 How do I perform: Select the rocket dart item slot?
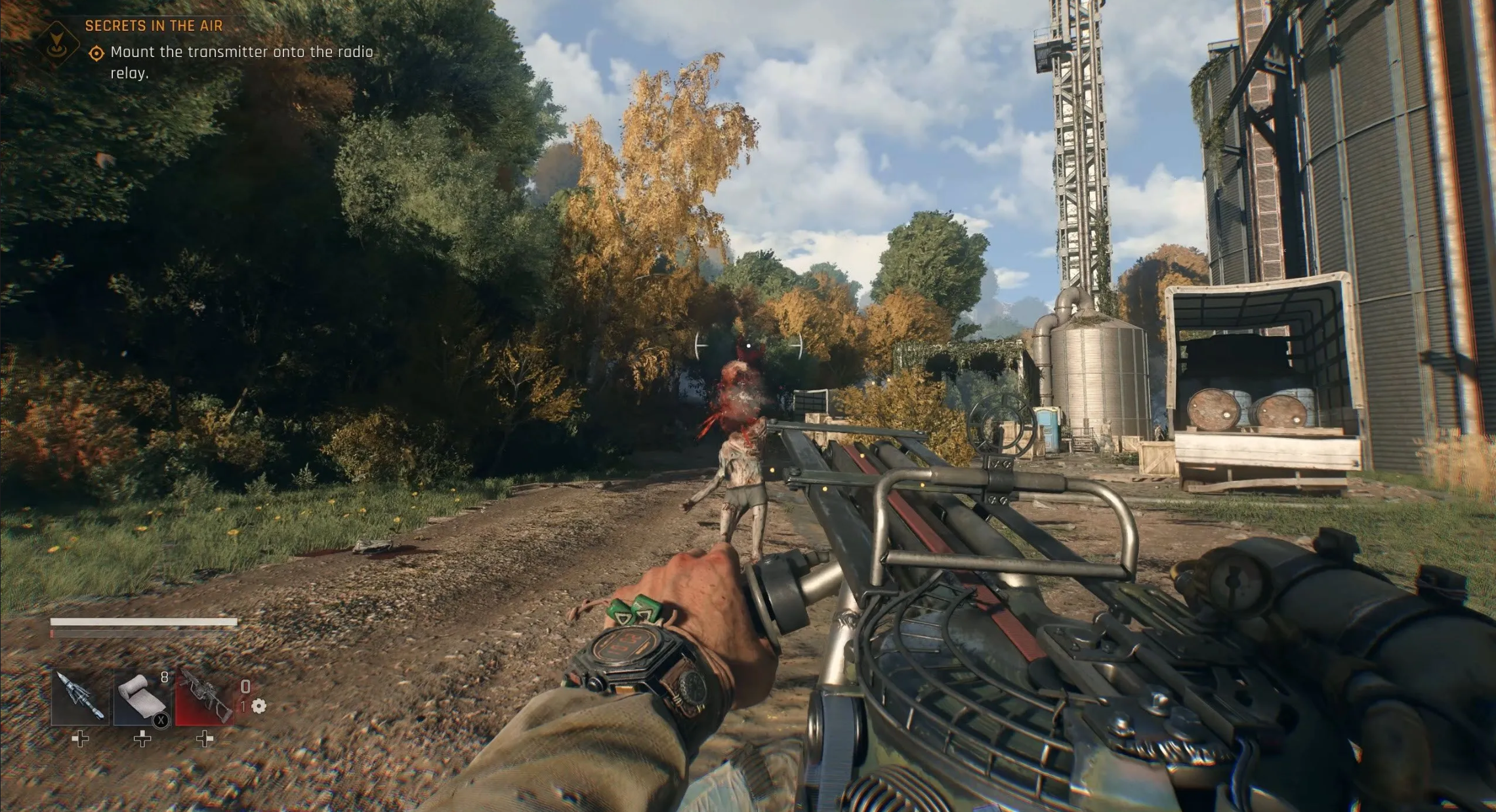coord(80,697)
